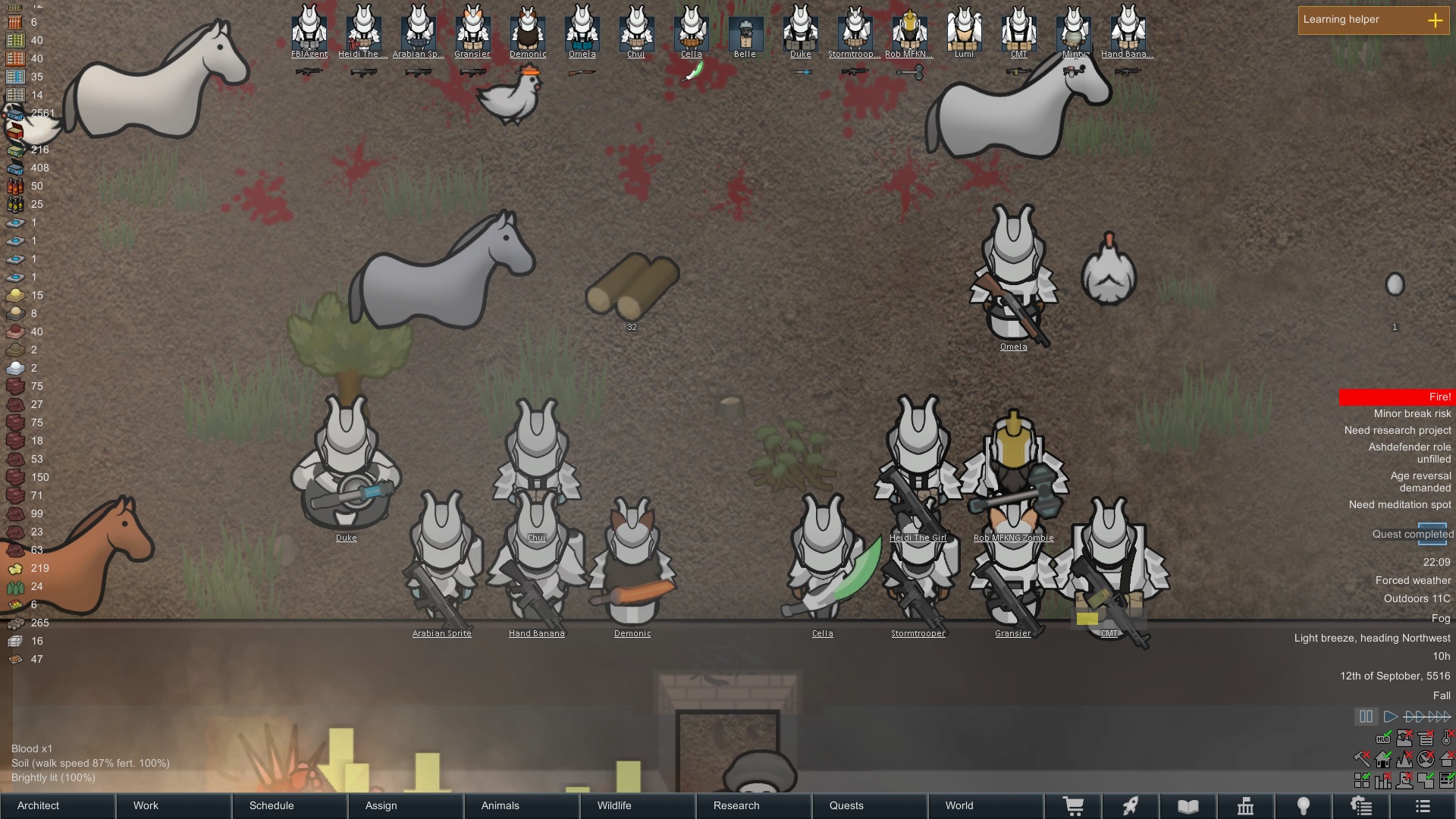Open the Assign tab
Screen dimensions: 1456x819
406,805
